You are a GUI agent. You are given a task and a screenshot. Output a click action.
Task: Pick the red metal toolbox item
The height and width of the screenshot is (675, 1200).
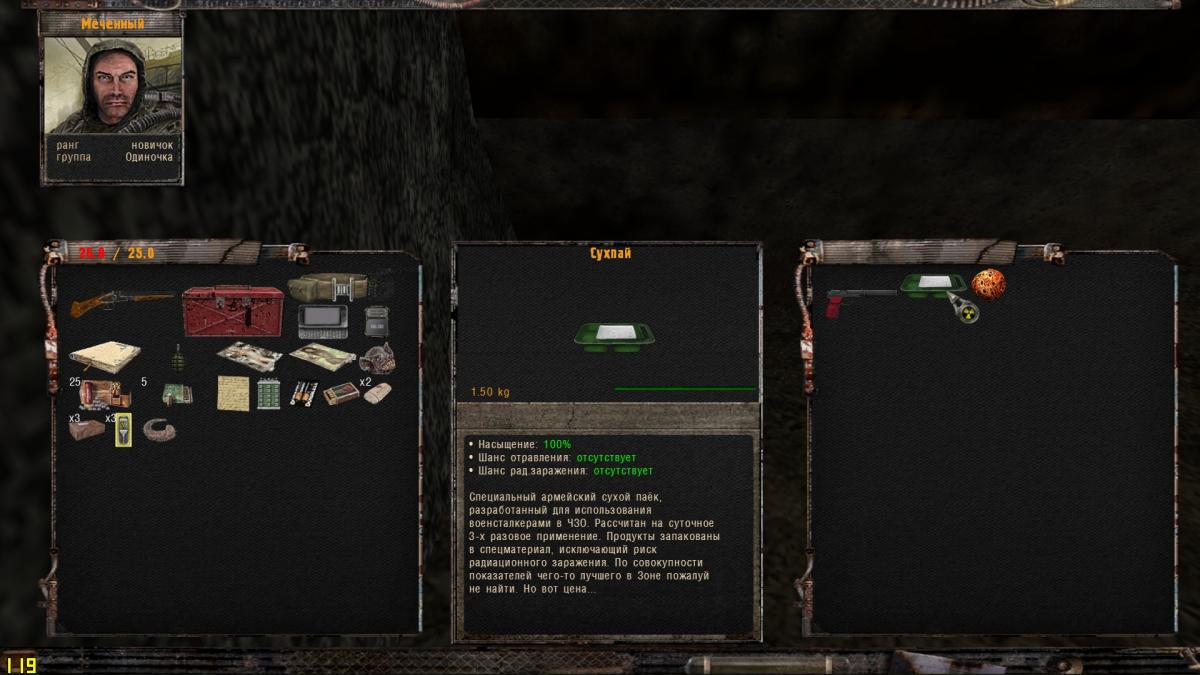tap(232, 310)
